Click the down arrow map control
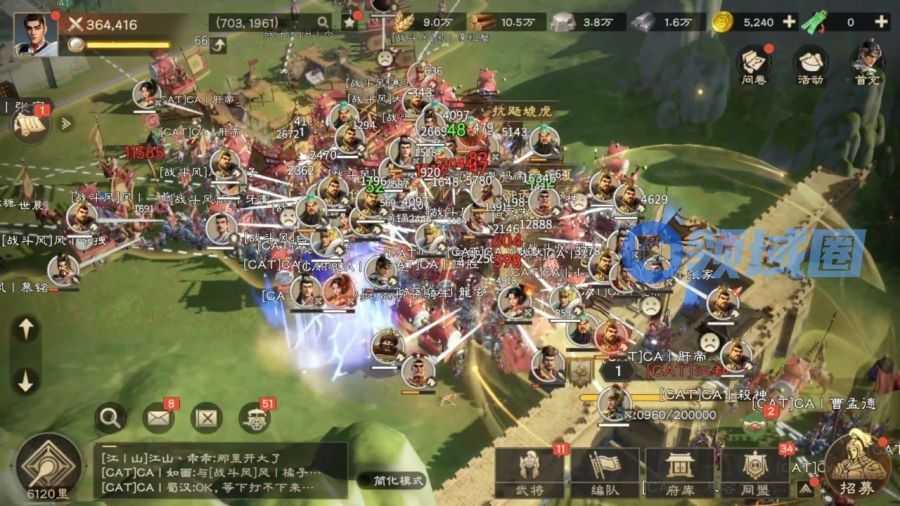This screenshot has height=506, width=900. coord(26,379)
